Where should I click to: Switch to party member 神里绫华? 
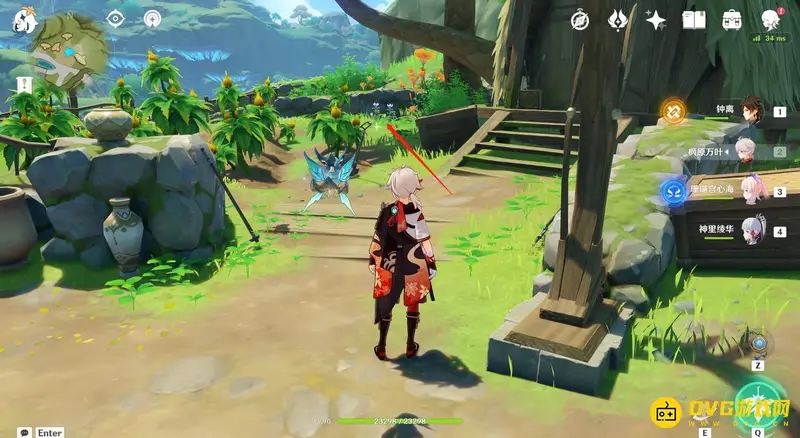click(750, 231)
